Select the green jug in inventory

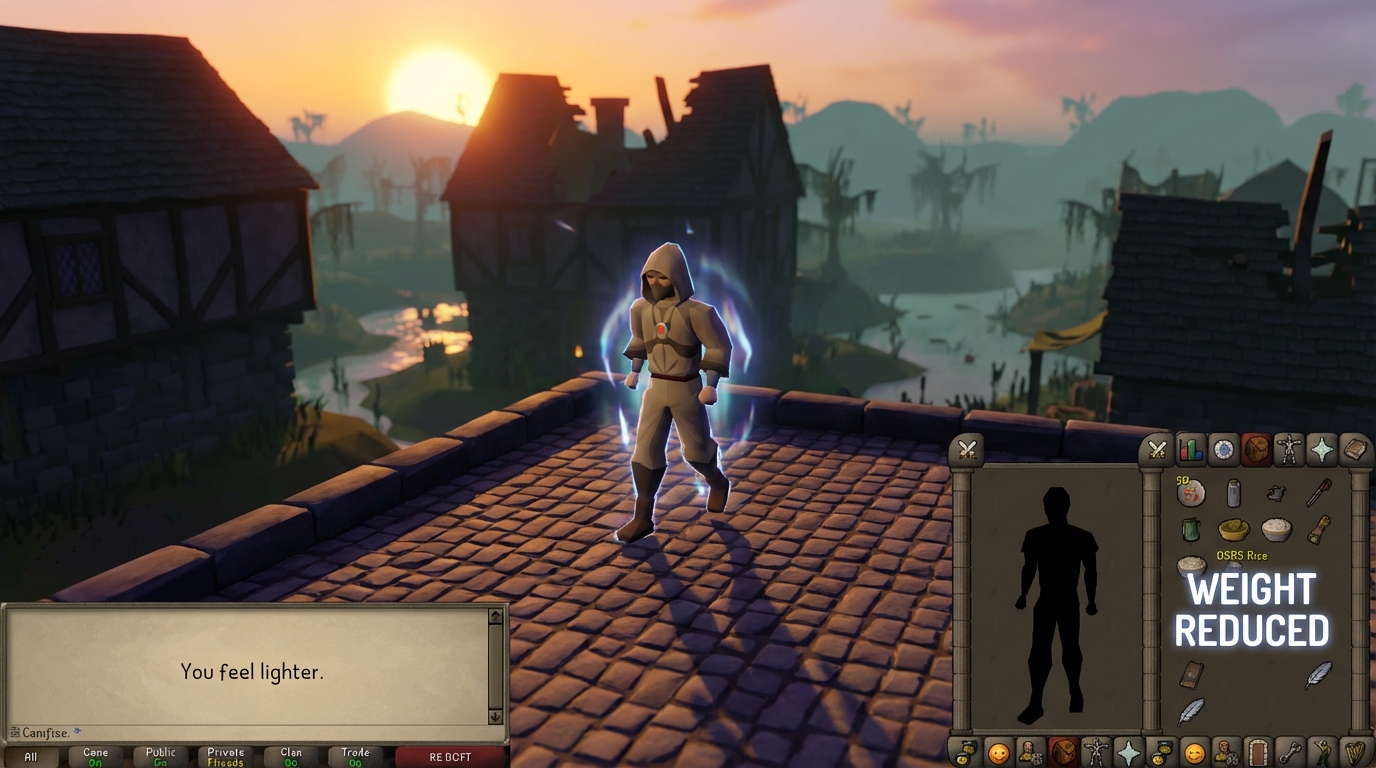click(1190, 529)
